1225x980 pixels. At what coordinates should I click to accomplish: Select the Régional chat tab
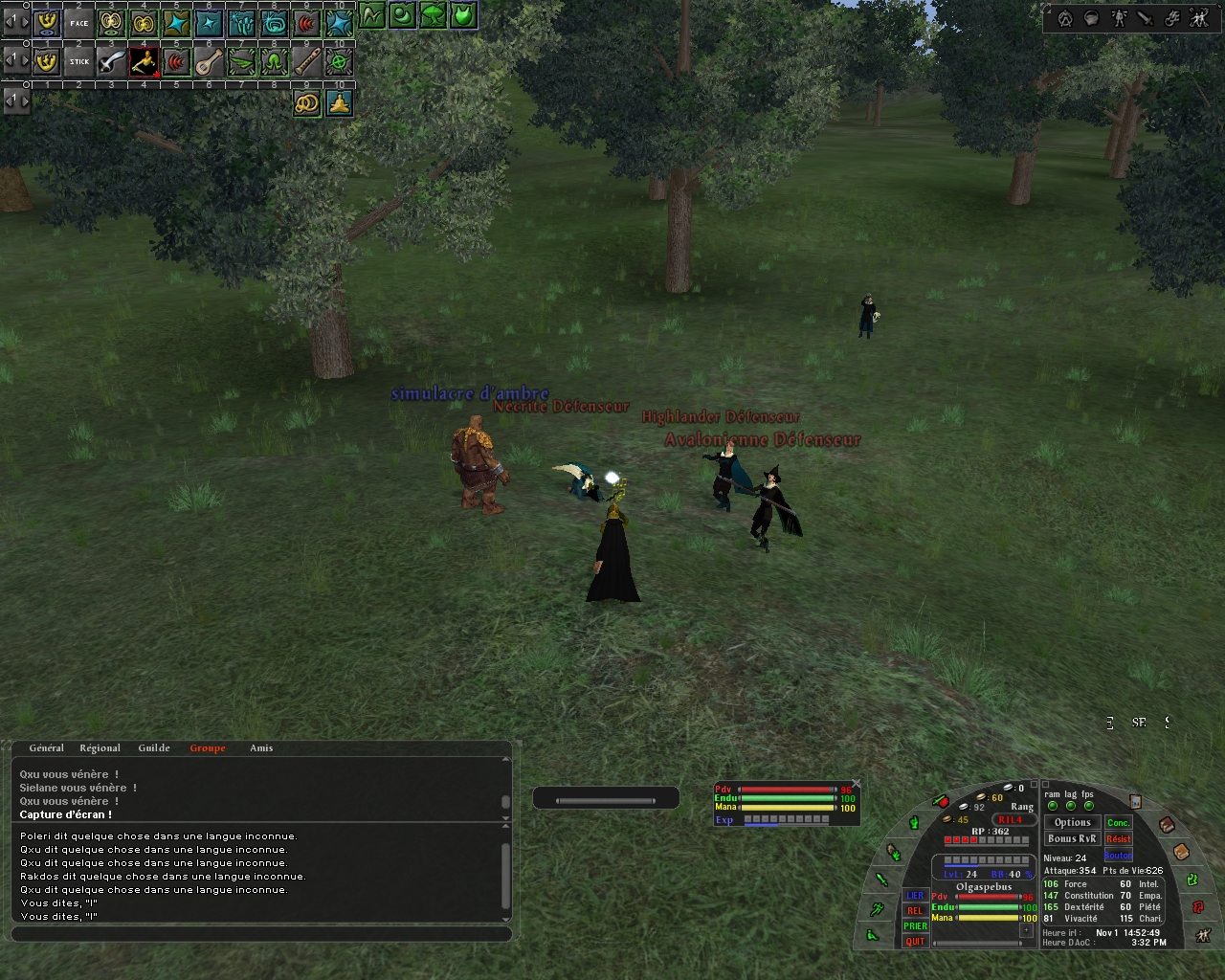100,748
